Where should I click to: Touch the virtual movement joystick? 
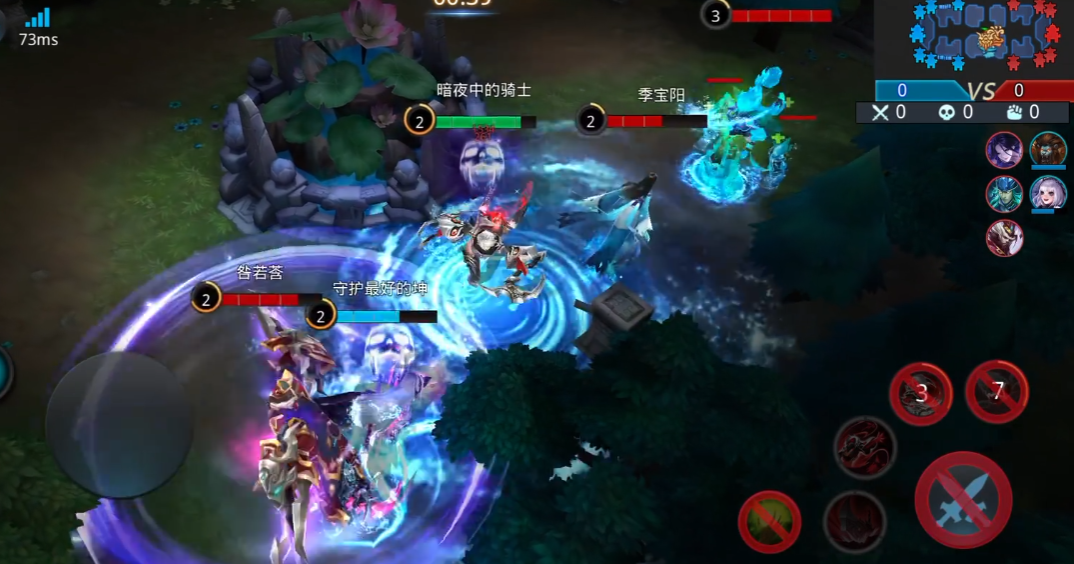119,423
